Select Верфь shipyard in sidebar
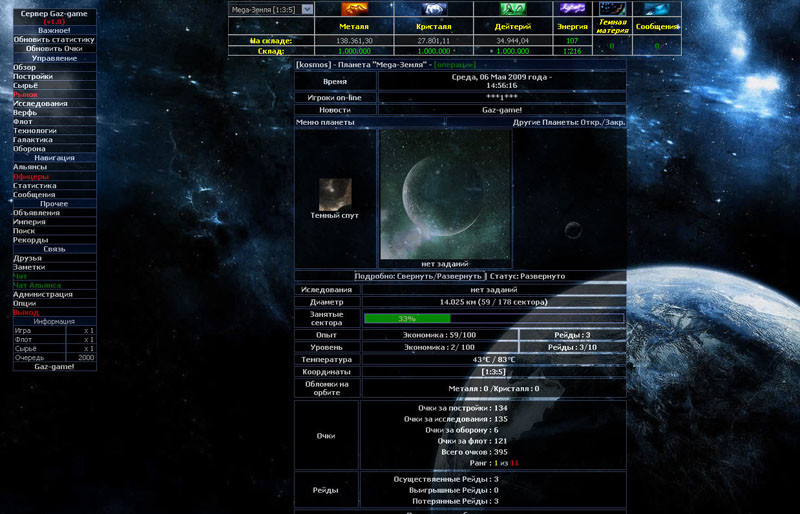This screenshot has width=800, height=514. [25, 112]
